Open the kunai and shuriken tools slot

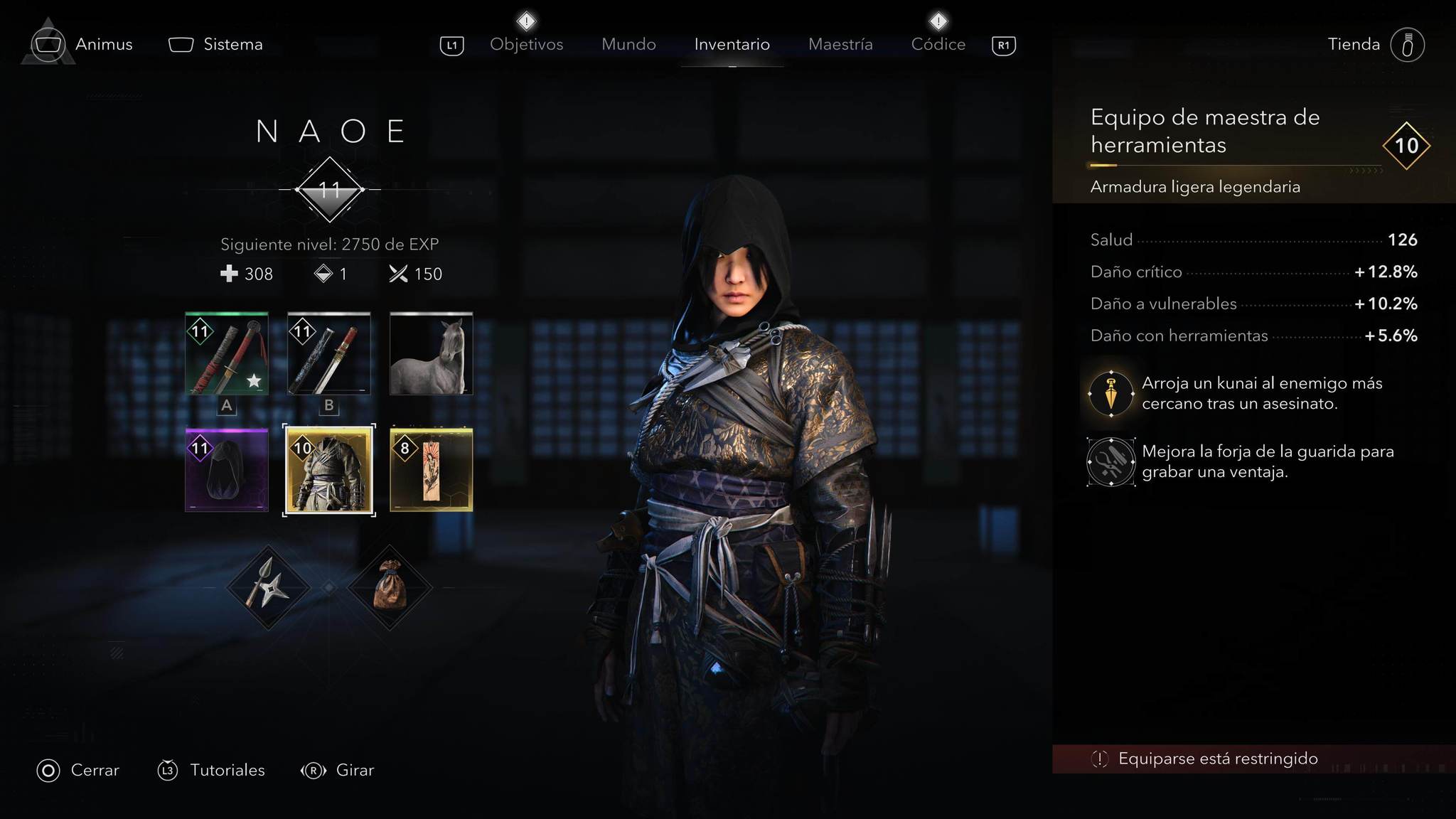[x=268, y=587]
